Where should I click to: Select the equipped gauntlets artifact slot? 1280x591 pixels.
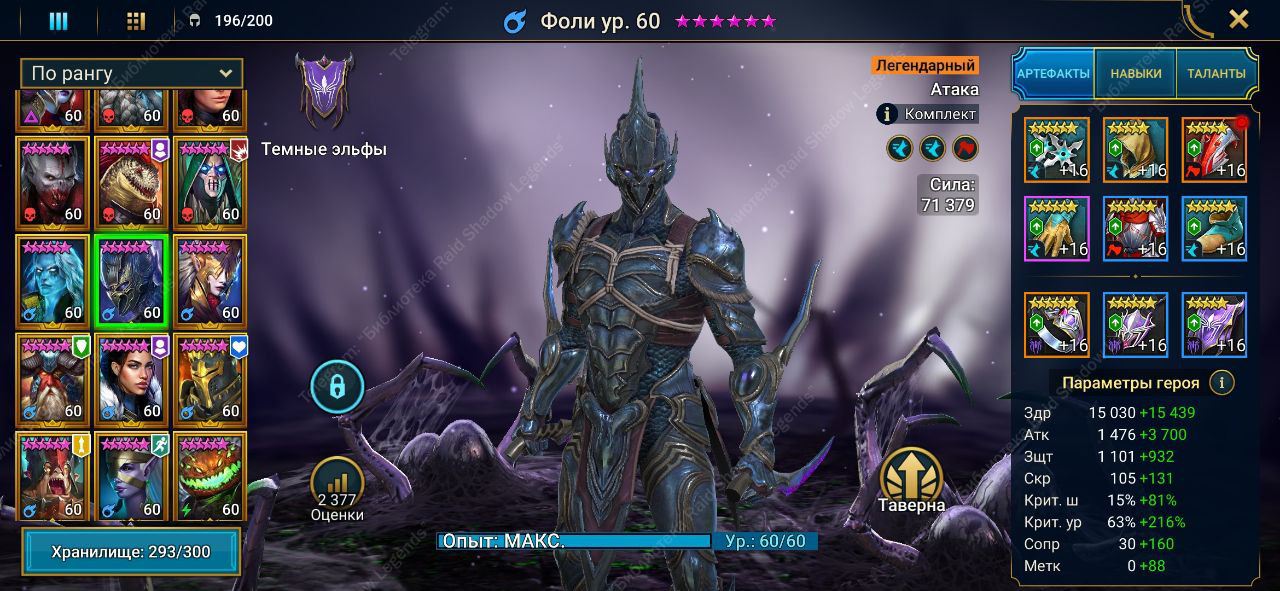1056,228
